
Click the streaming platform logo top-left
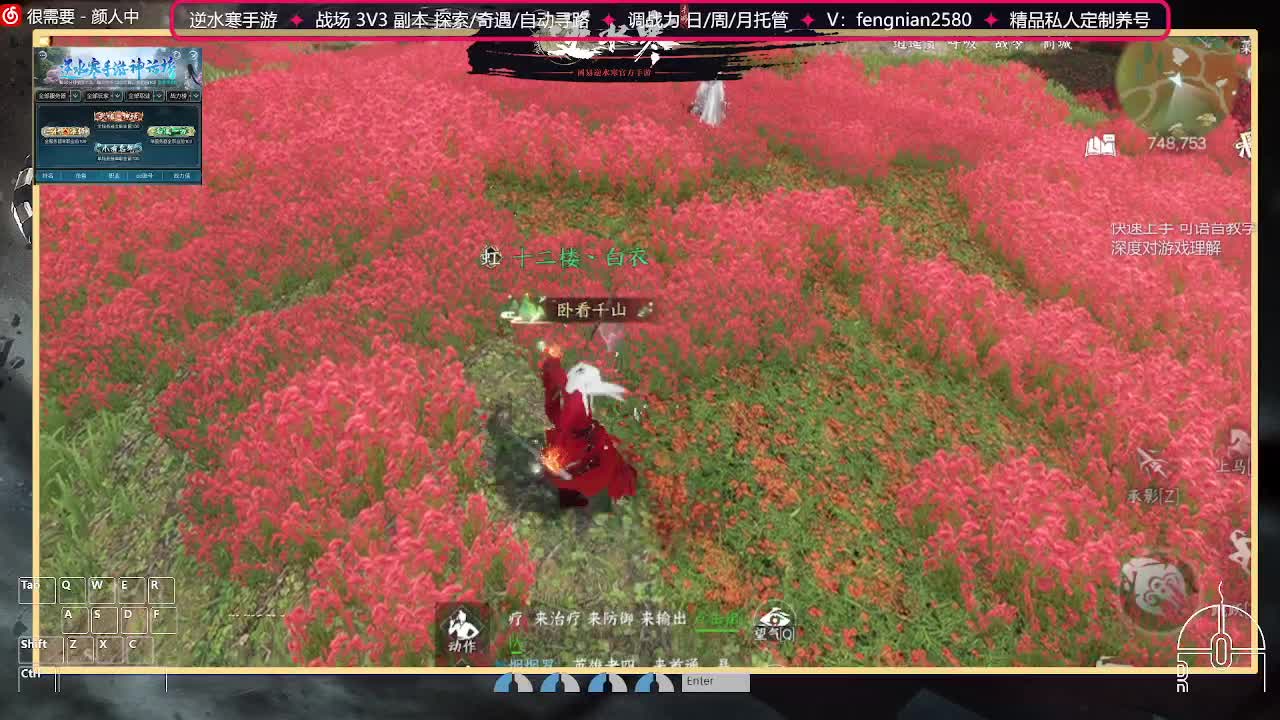10,14
